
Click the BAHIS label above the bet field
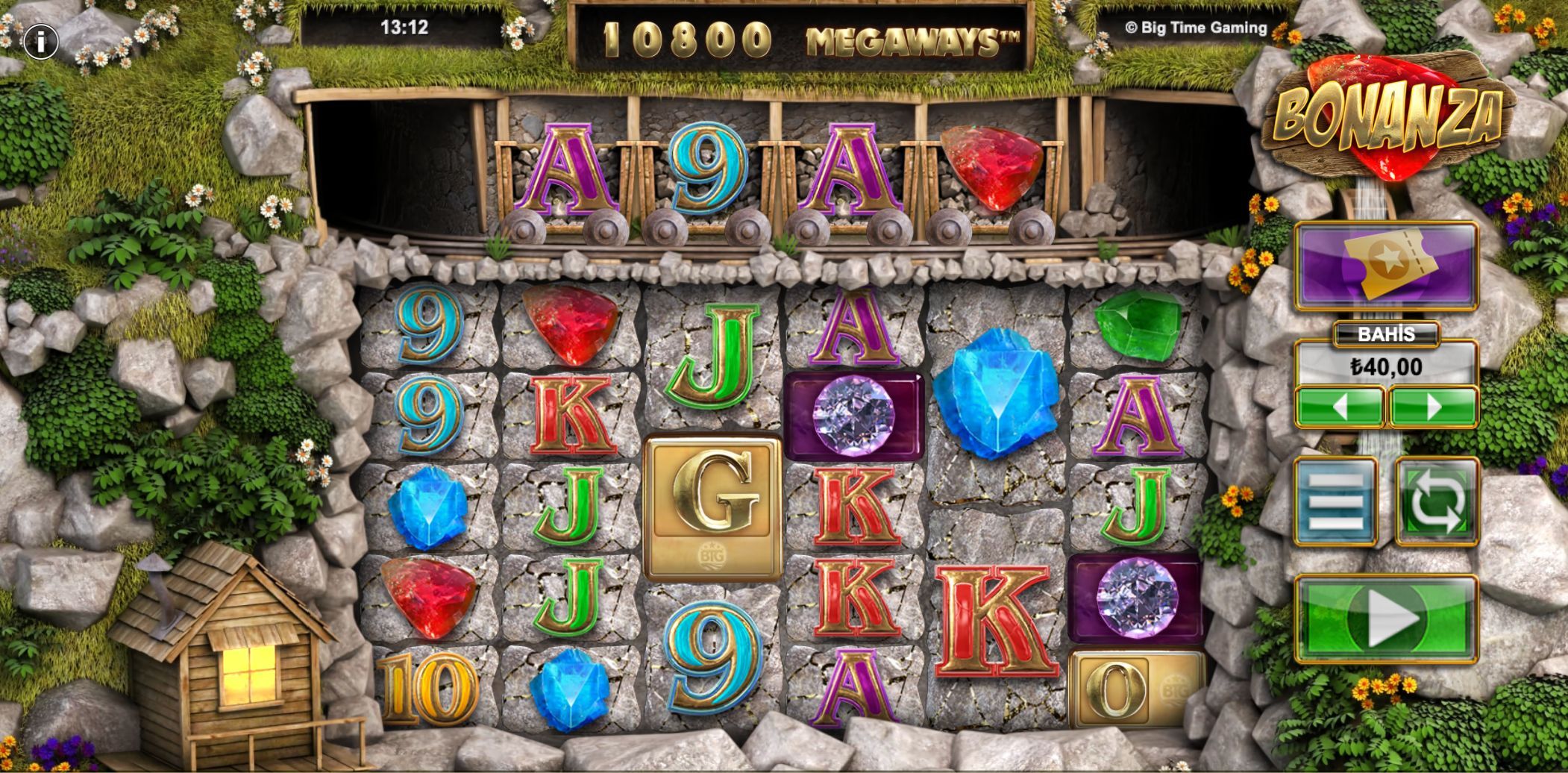(1386, 336)
